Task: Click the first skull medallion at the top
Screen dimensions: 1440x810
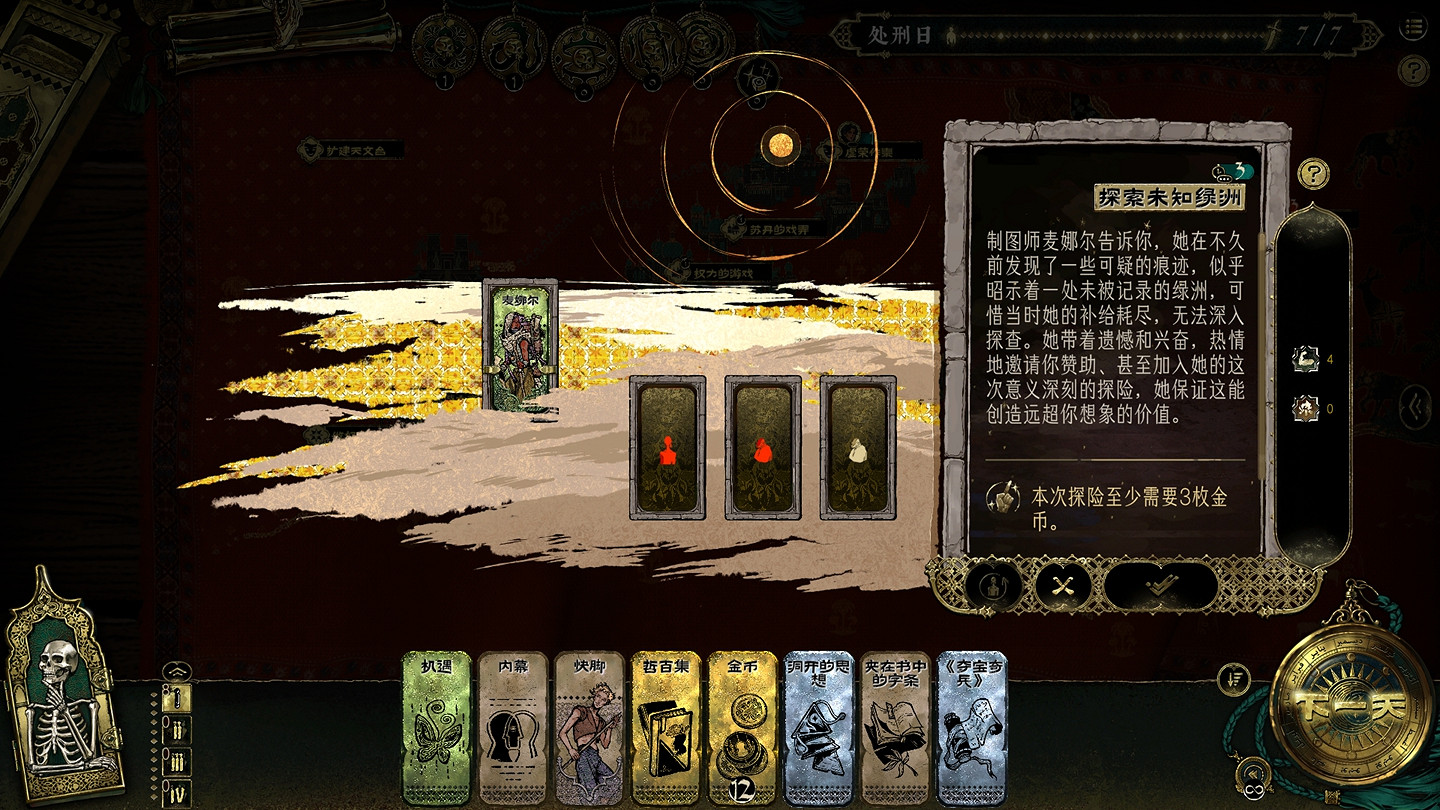Action: click(443, 45)
